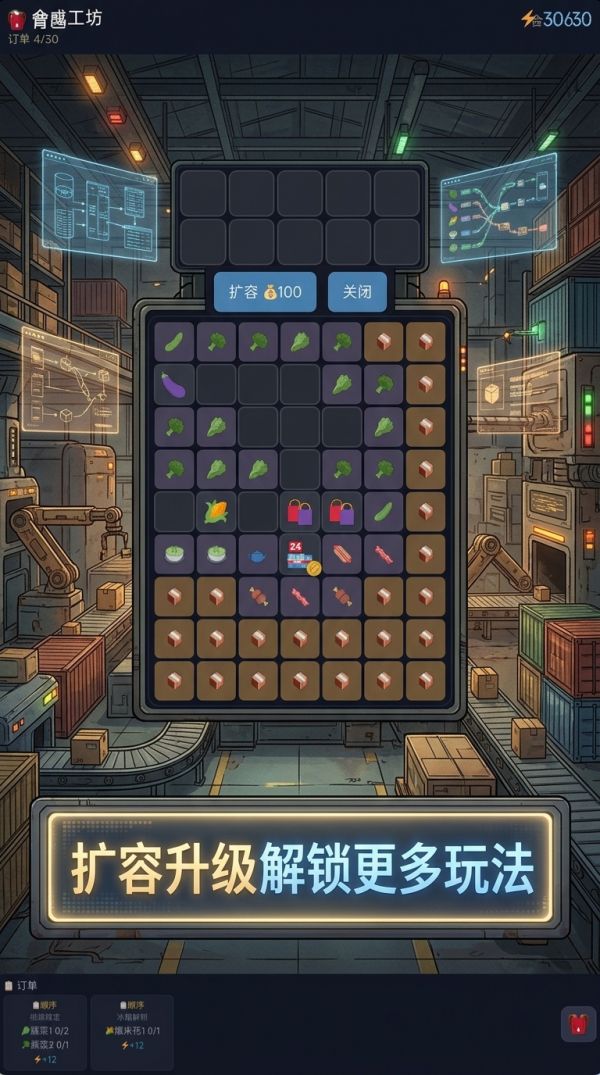Image resolution: width=600 pixels, height=1075 pixels.
Task: Tap the lightning energy counter
Action: [556, 19]
